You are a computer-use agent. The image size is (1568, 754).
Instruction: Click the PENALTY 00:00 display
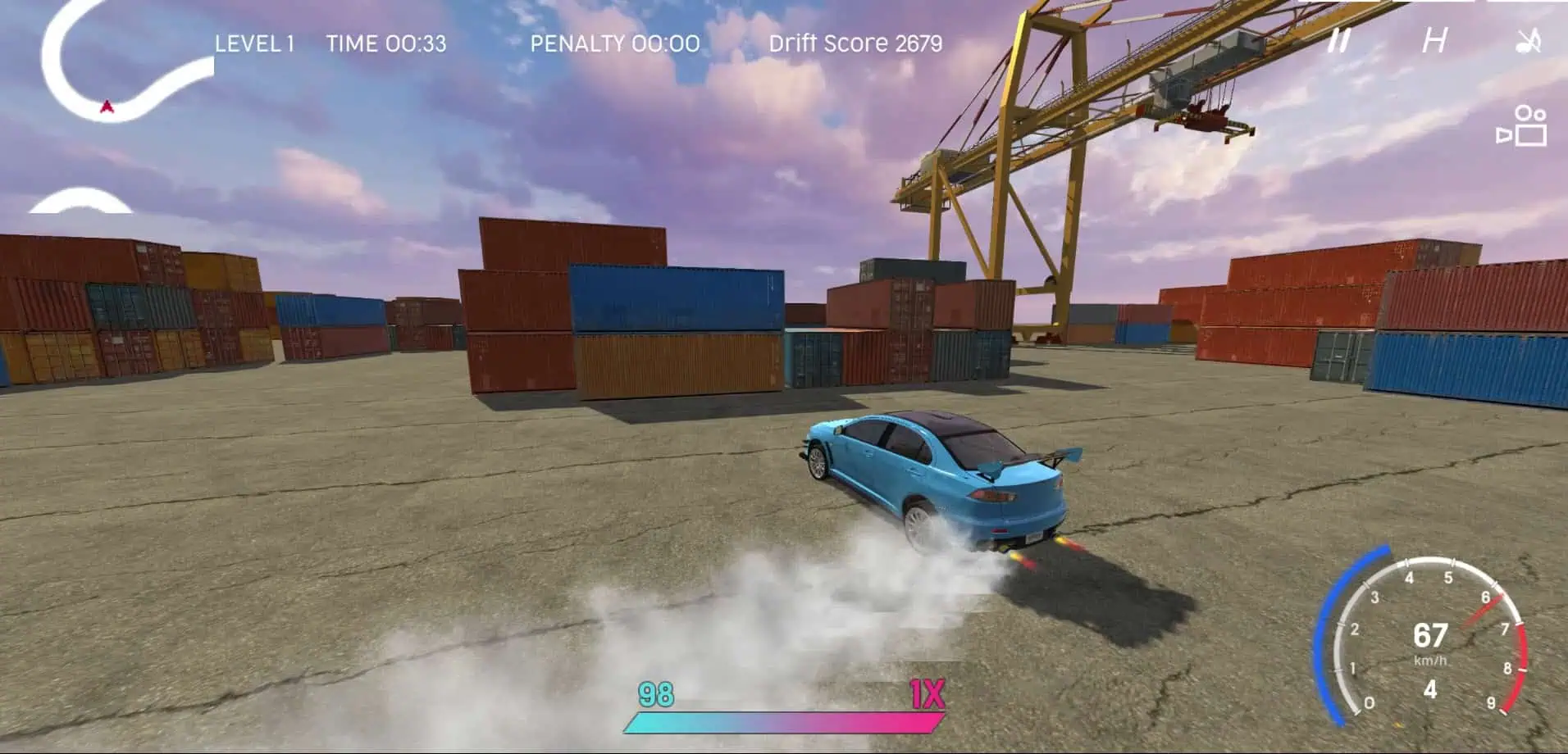pos(613,44)
